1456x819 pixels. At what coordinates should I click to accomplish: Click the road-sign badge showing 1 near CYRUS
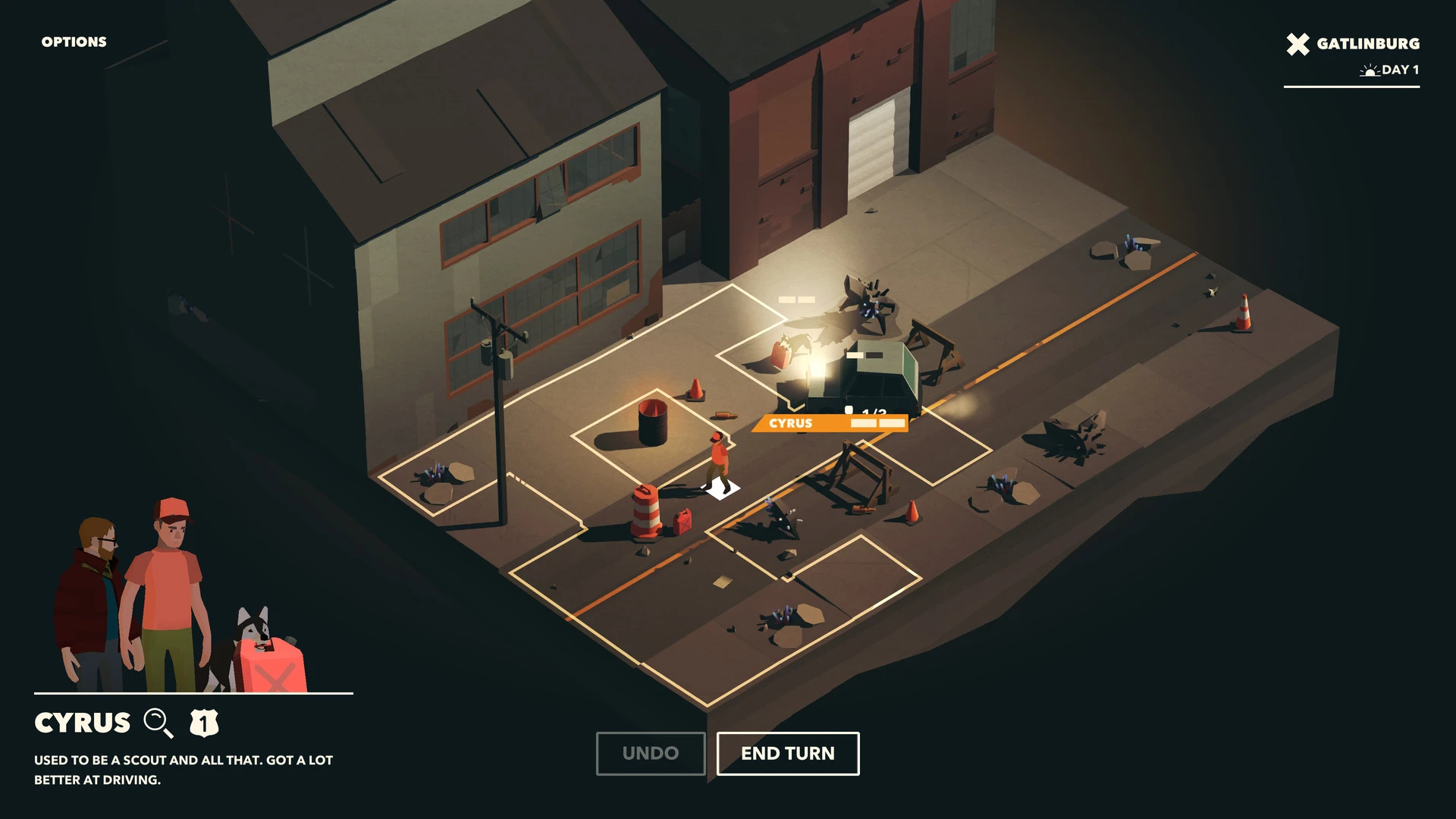(x=205, y=723)
